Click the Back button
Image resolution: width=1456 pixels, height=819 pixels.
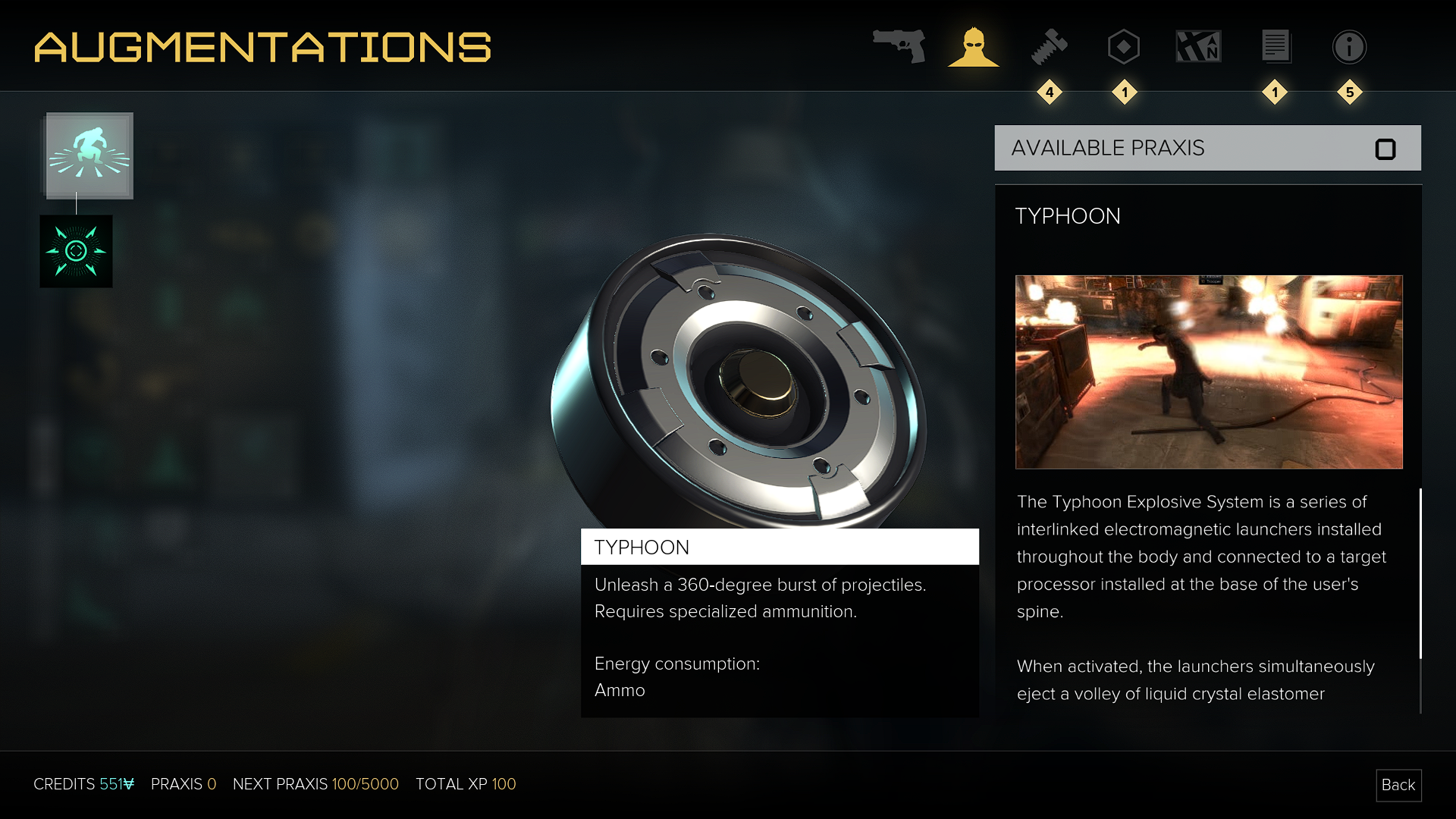(1398, 785)
